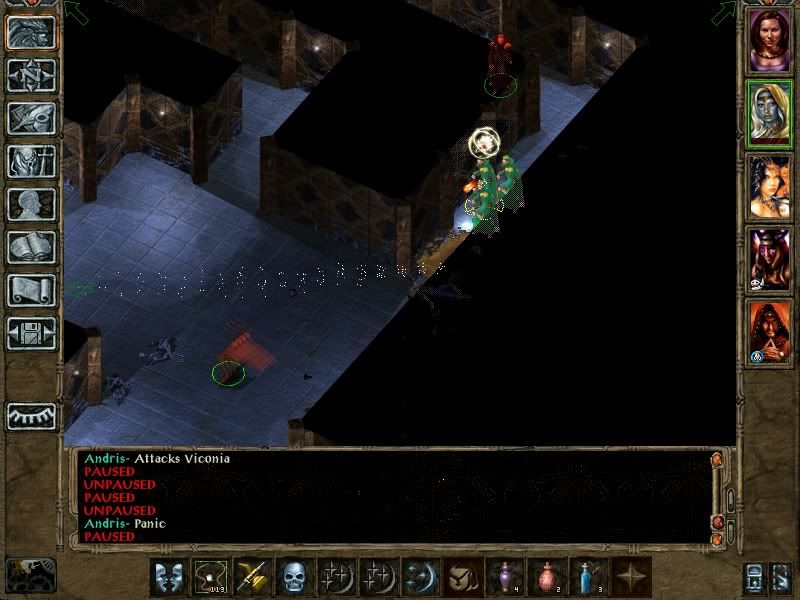
Task: Select the horned character portrait
Action: click(769, 260)
